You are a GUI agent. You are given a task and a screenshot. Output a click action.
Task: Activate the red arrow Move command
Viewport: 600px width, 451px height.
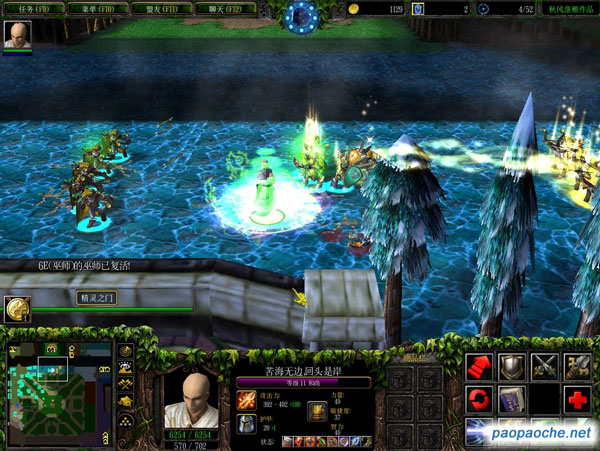481,366
